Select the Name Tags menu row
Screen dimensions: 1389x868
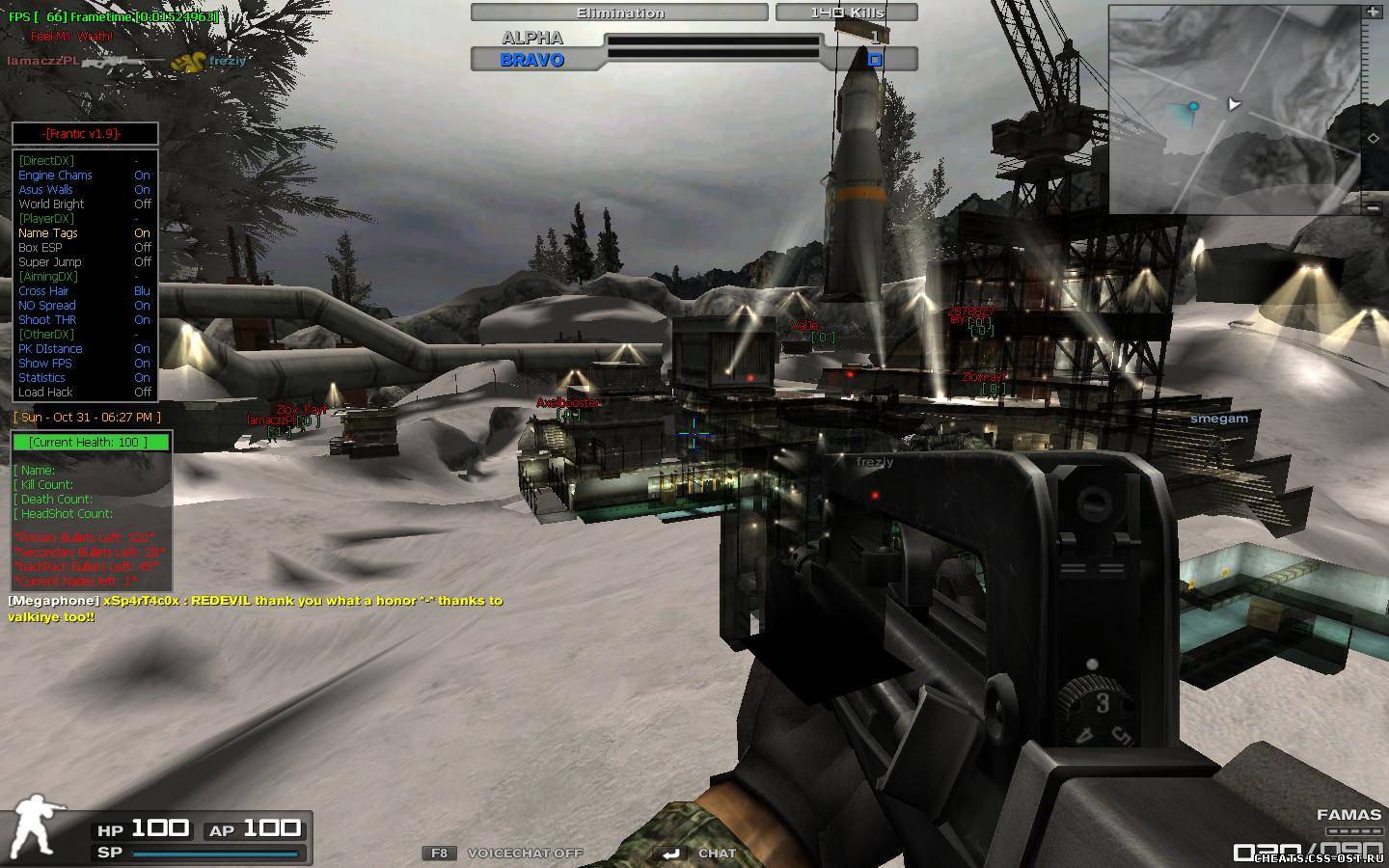click(x=47, y=233)
